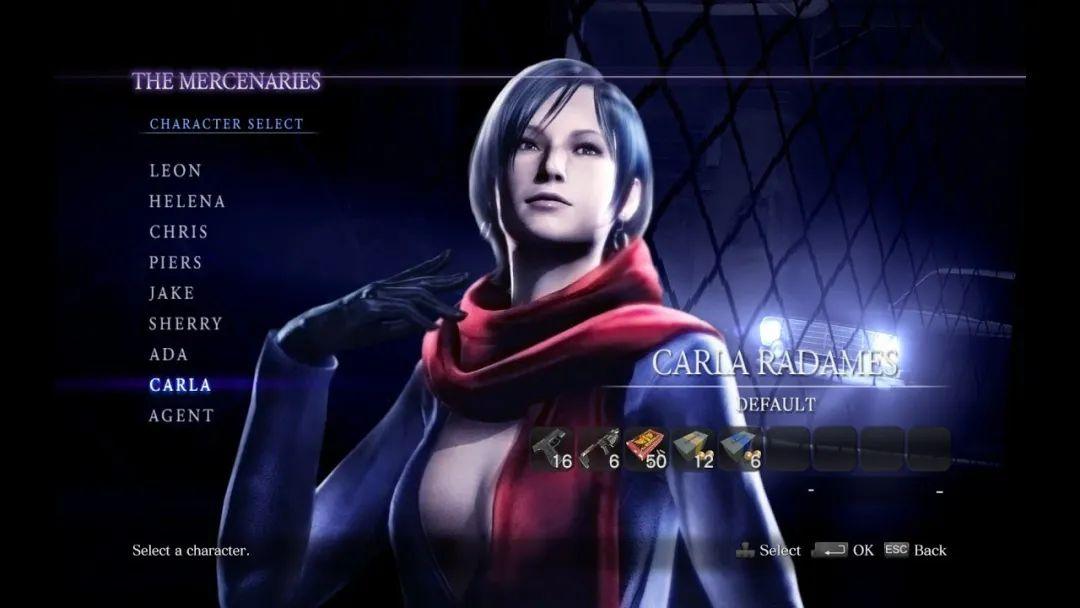This screenshot has width=1080, height=608.
Task: Click the Default costume label
Action: tap(776, 405)
